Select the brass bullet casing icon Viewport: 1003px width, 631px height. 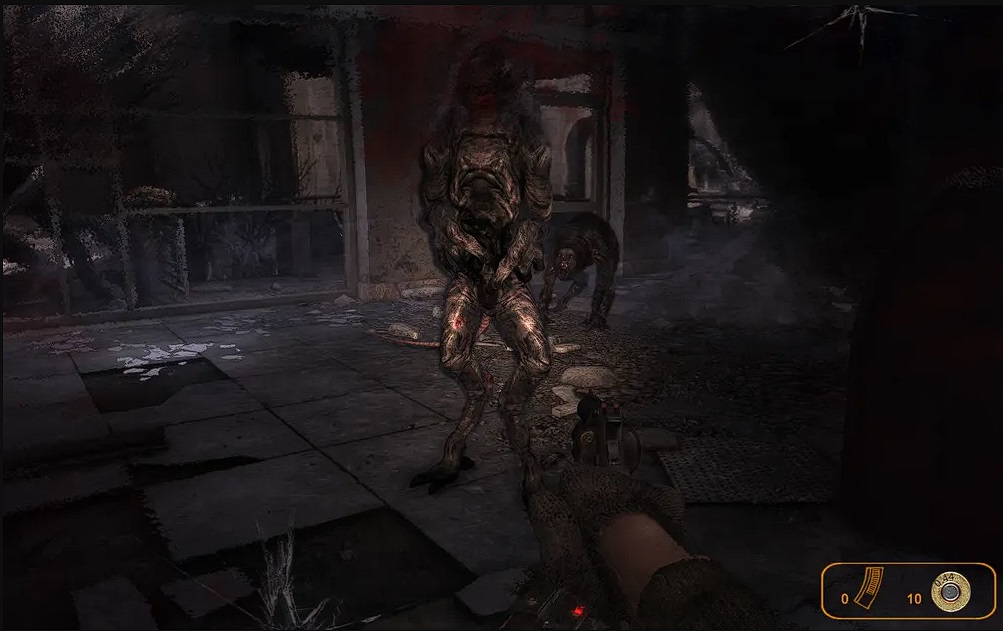[950, 593]
